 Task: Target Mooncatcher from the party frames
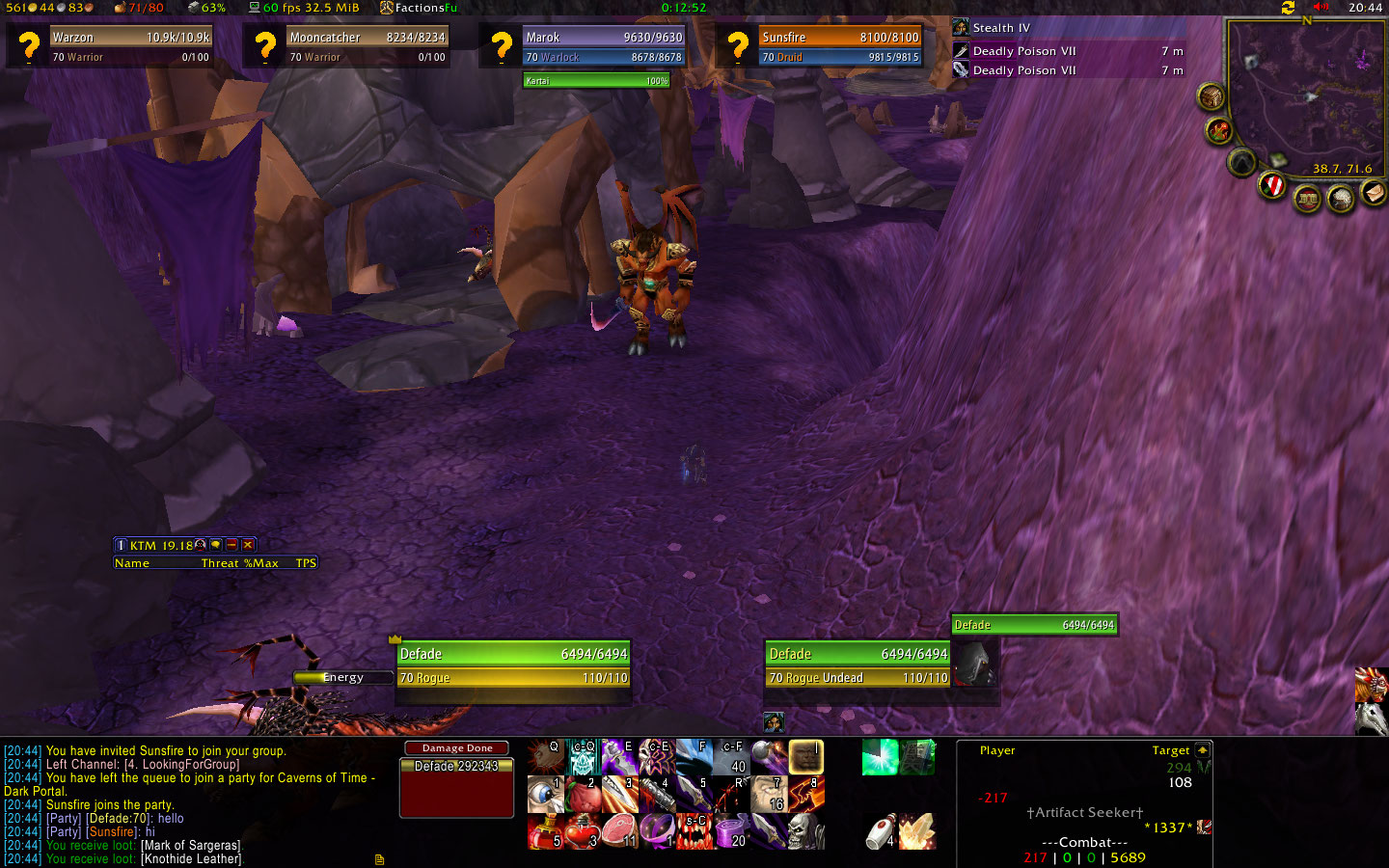pos(368,46)
